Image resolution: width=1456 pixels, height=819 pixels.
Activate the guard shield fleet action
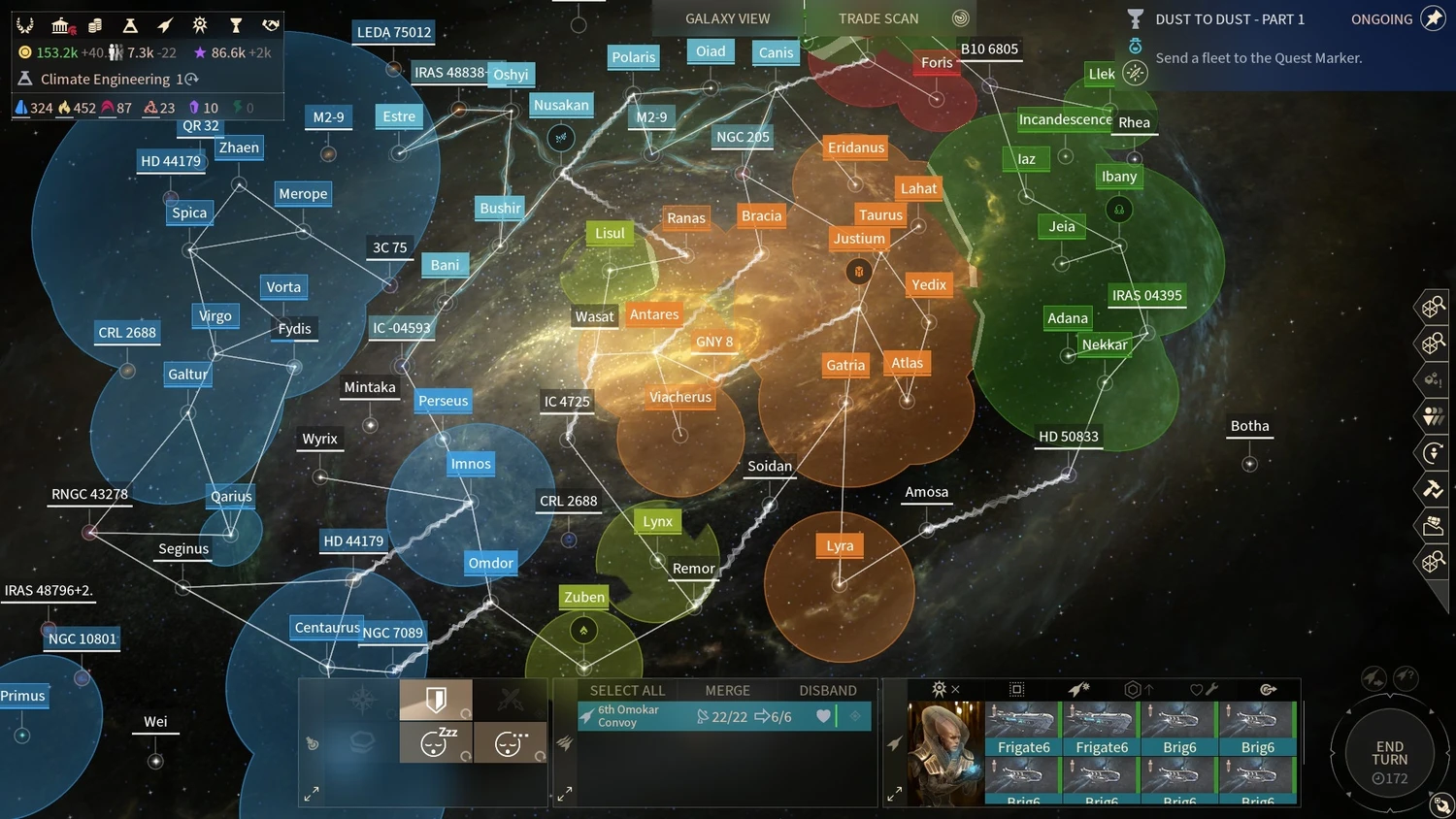tap(436, 699)
